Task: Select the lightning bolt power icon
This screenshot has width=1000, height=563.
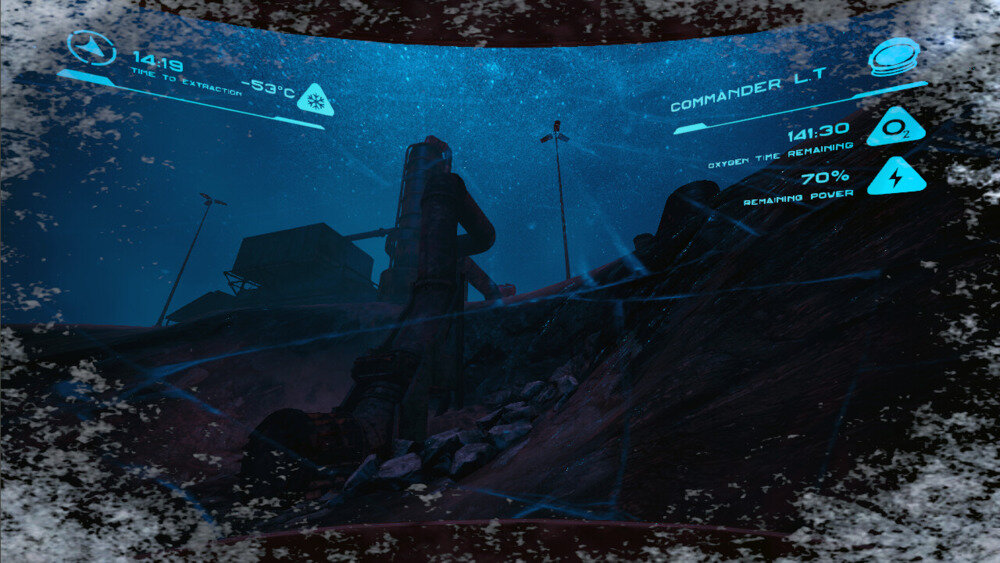Action: click(895, 178)
